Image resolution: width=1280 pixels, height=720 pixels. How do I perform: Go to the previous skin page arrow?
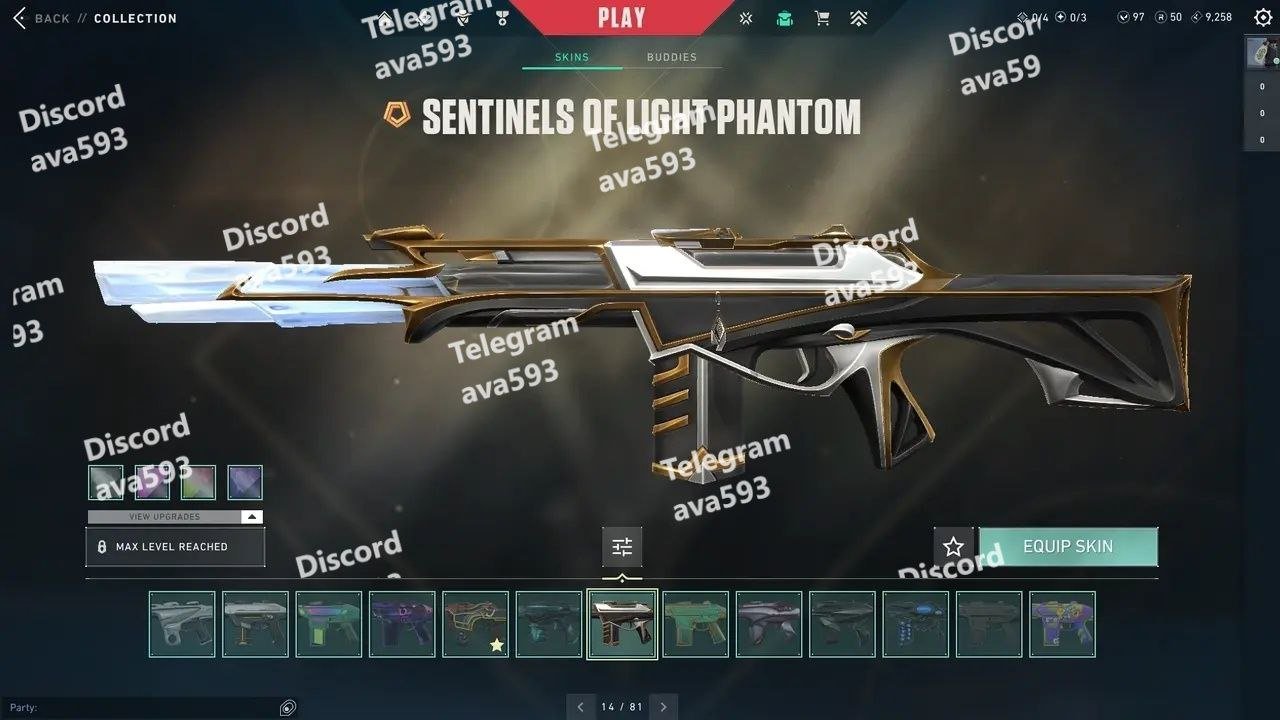580,707
